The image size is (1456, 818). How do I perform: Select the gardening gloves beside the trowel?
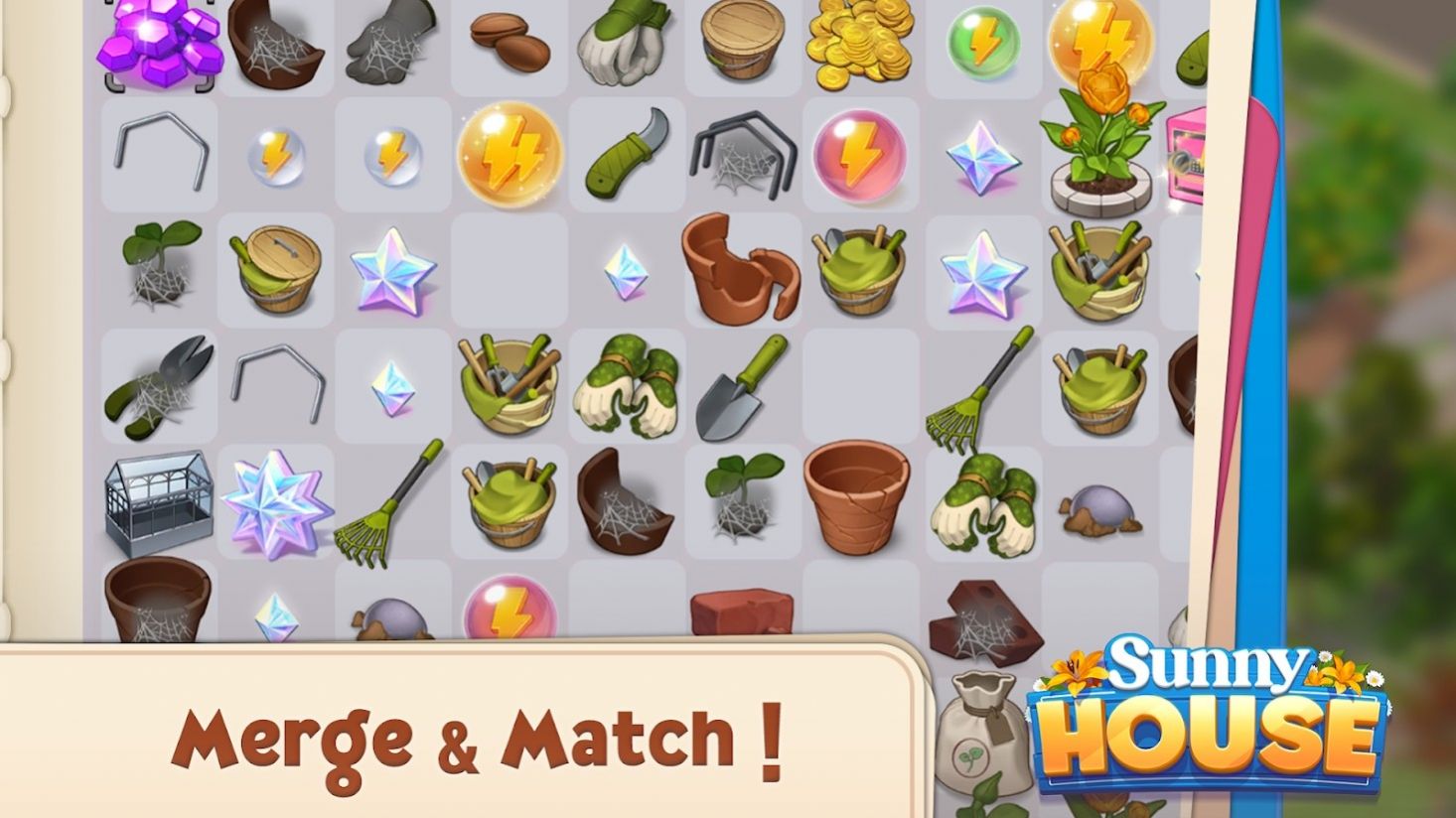click(x=626, y=387)
